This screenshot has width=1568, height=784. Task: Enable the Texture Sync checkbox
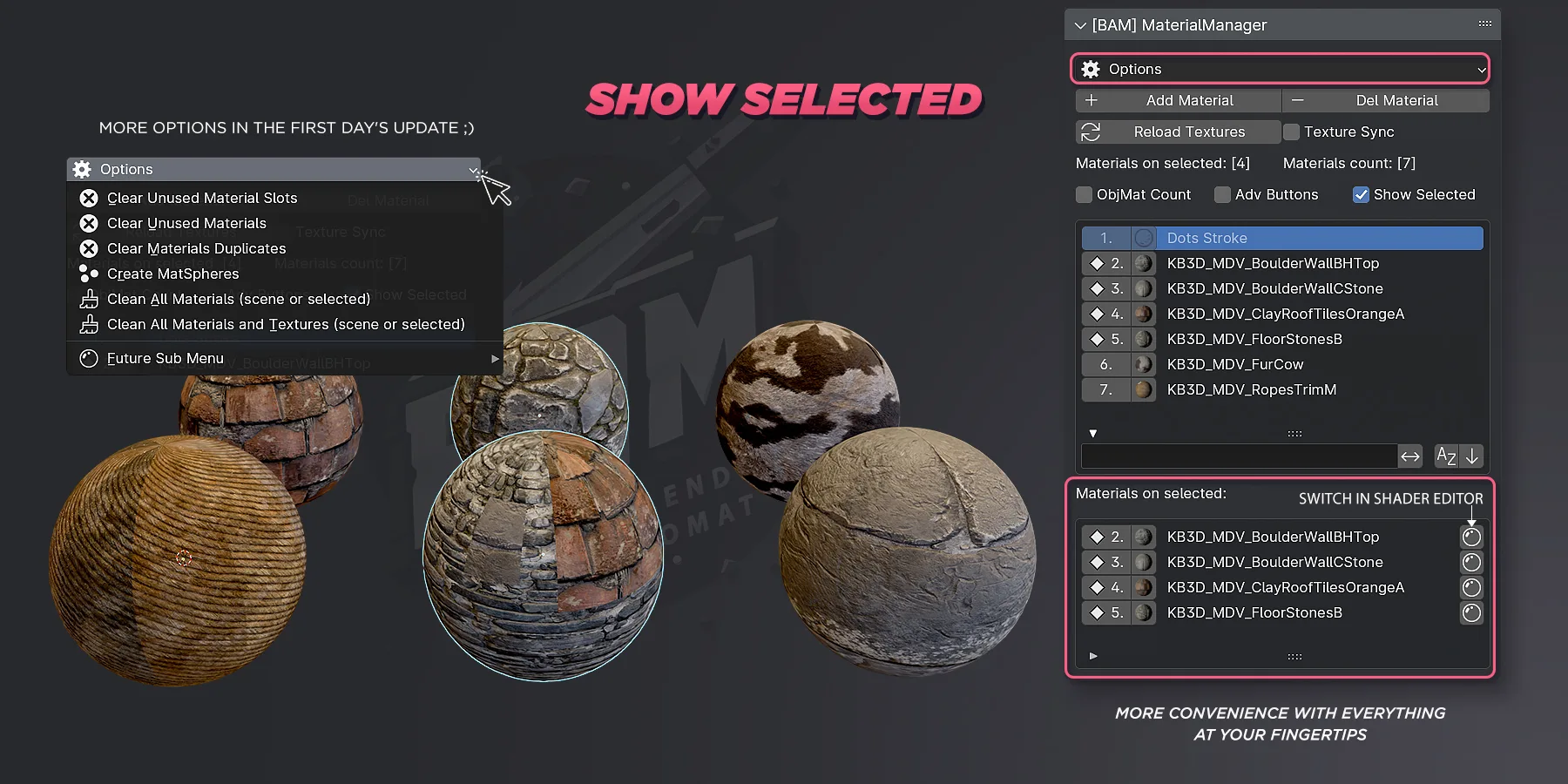1293,132
